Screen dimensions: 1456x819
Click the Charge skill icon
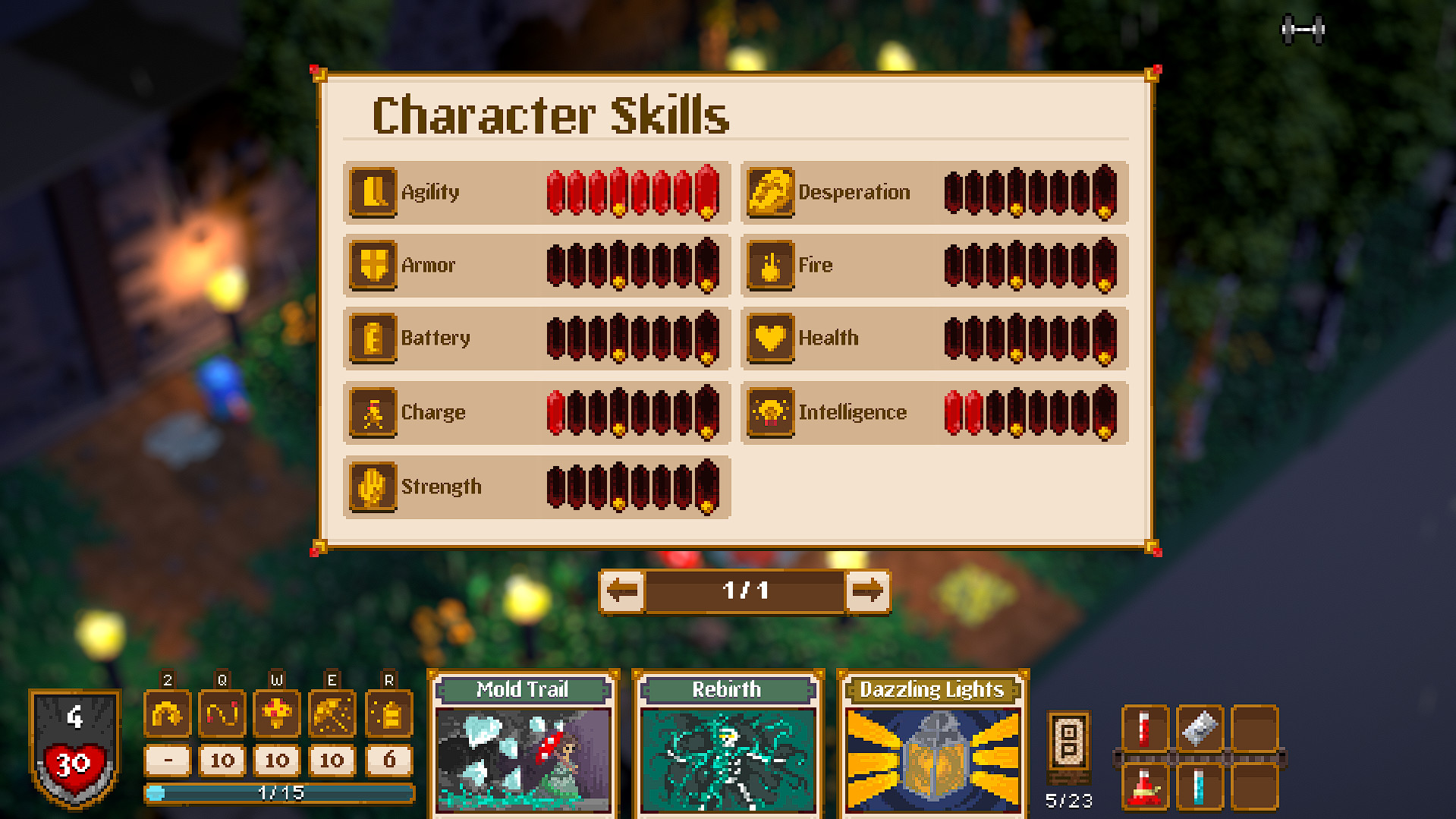coord(373,412)
